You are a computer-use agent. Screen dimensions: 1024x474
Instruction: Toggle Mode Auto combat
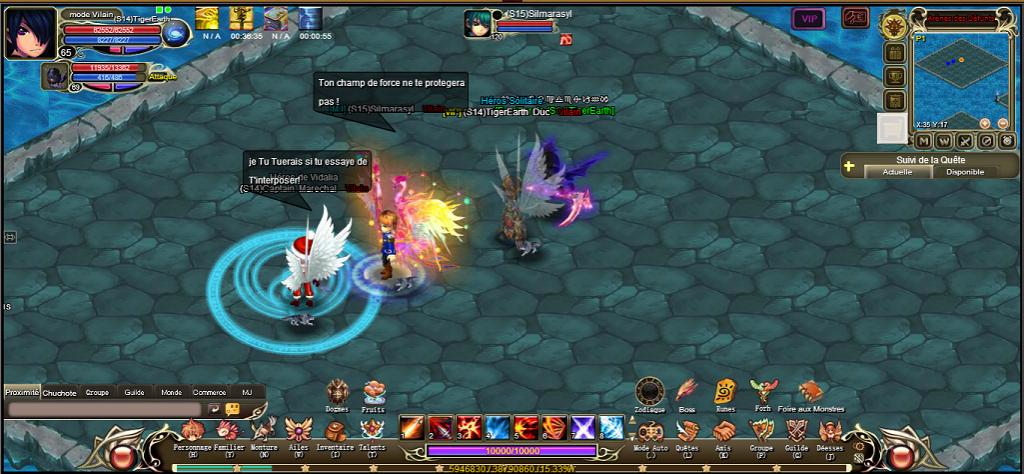[x=650, y=431]
